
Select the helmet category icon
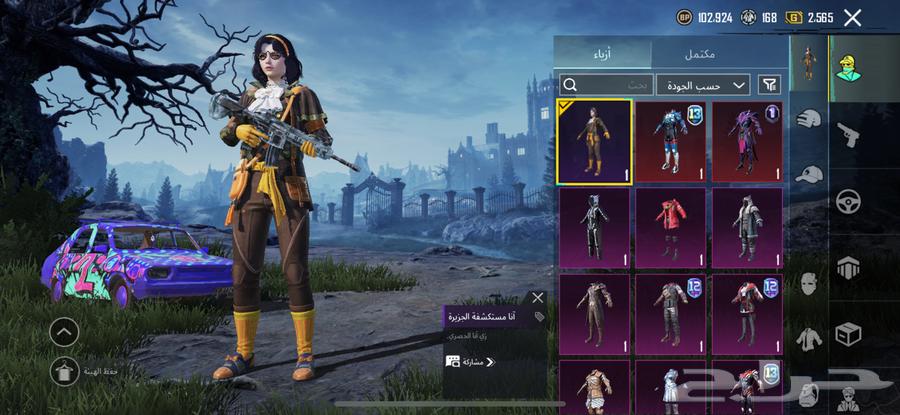(x=808, y=118)
